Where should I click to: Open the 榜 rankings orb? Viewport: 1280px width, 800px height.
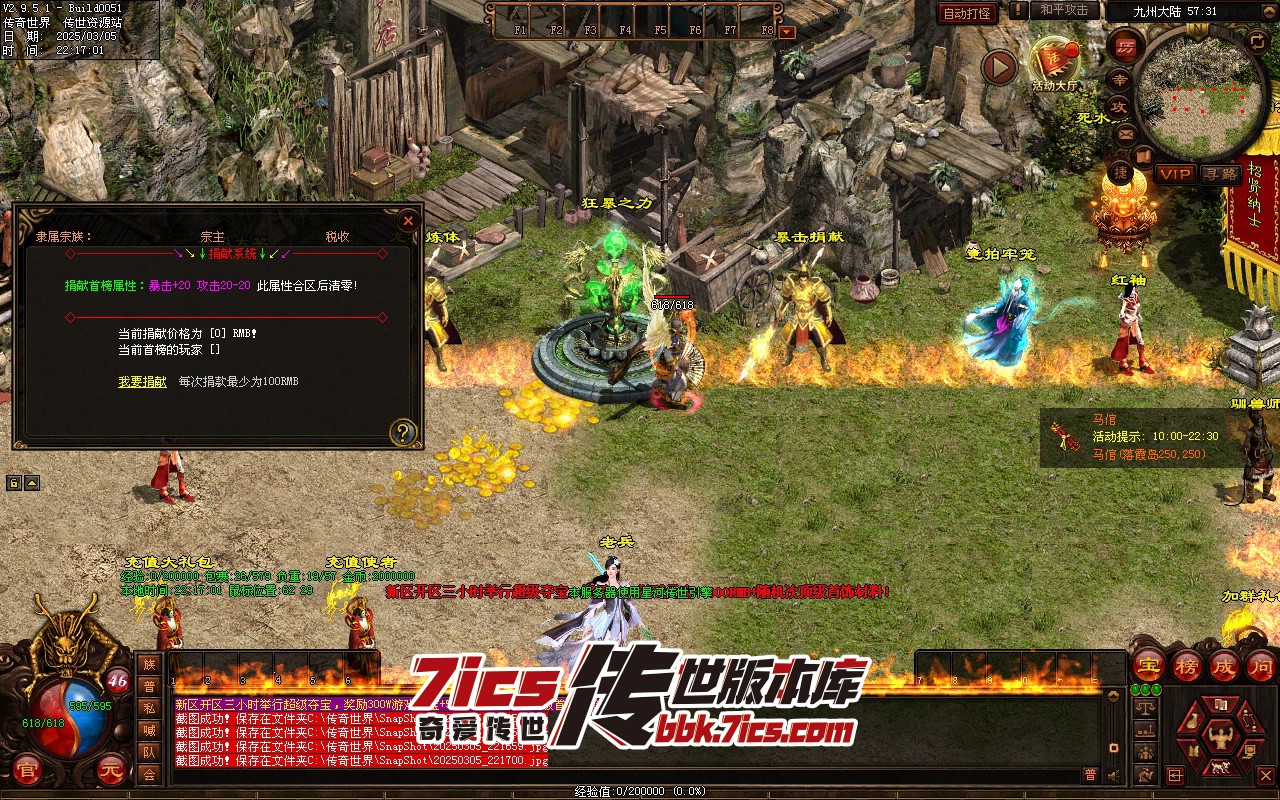[x=1187, y=666]
